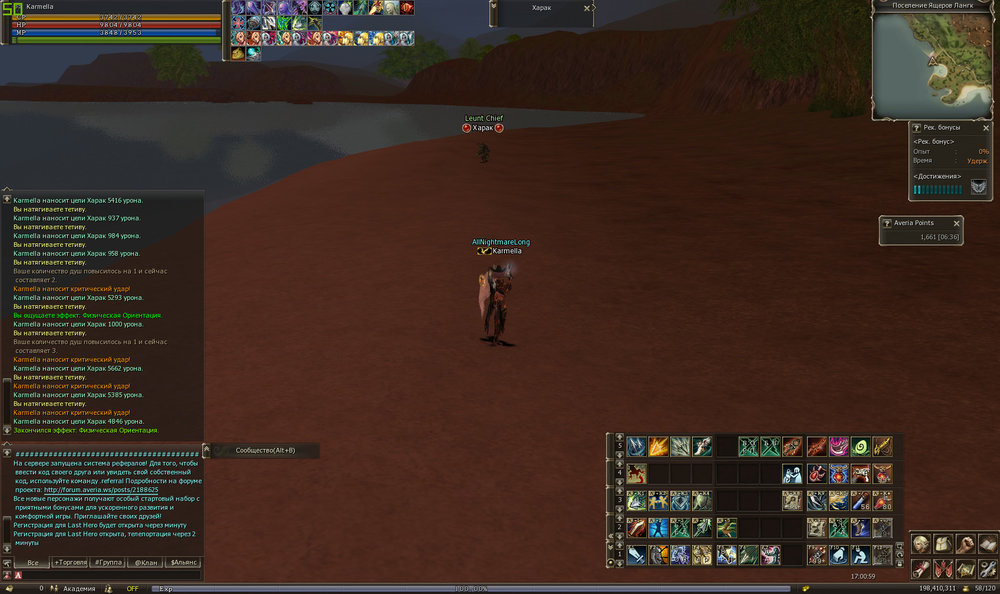Select the Все chat tab
The height and width of the screenshot is (594, 1000).
coord(32,563)
